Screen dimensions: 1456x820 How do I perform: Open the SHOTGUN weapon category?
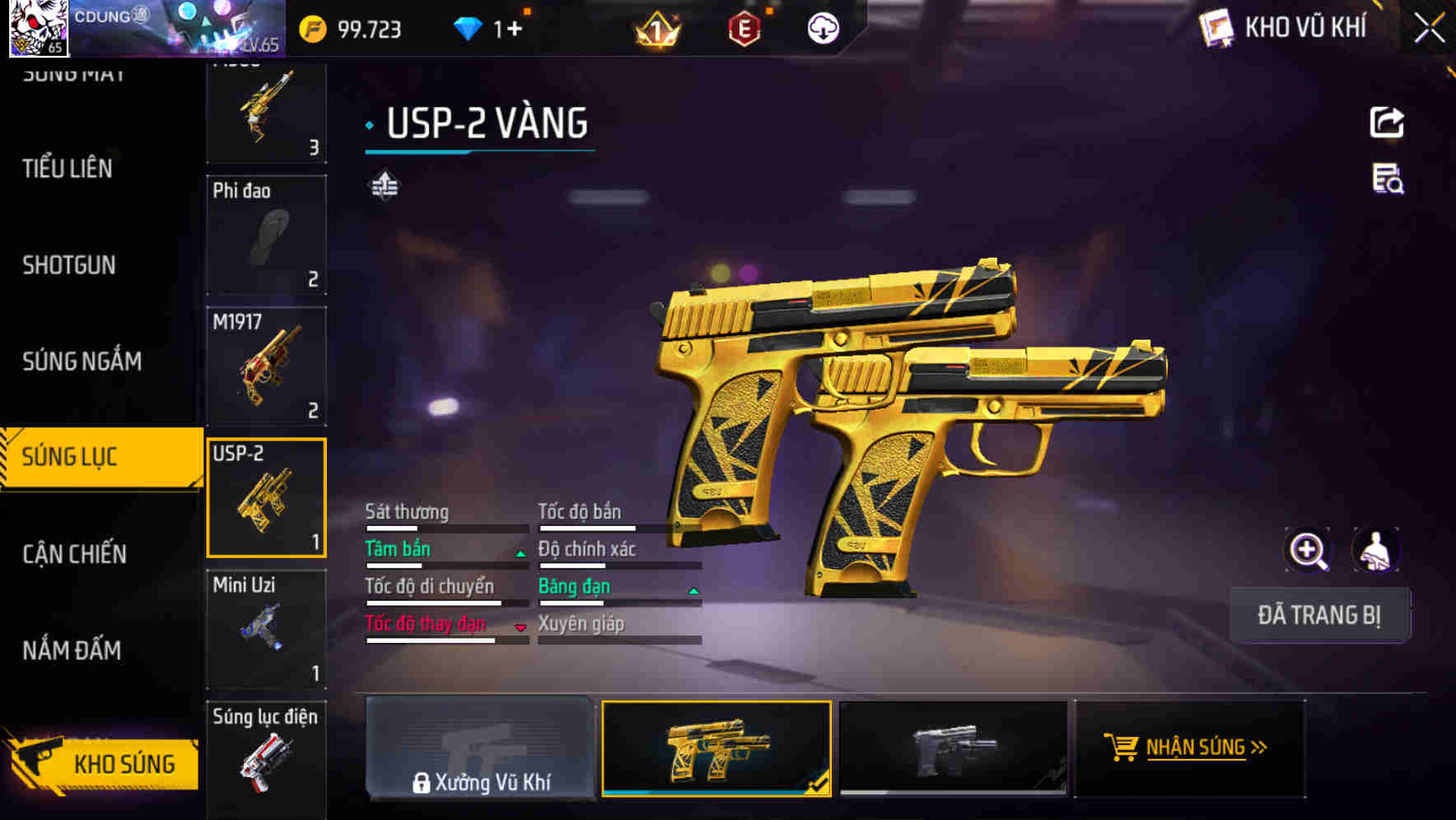pos(68,265)
